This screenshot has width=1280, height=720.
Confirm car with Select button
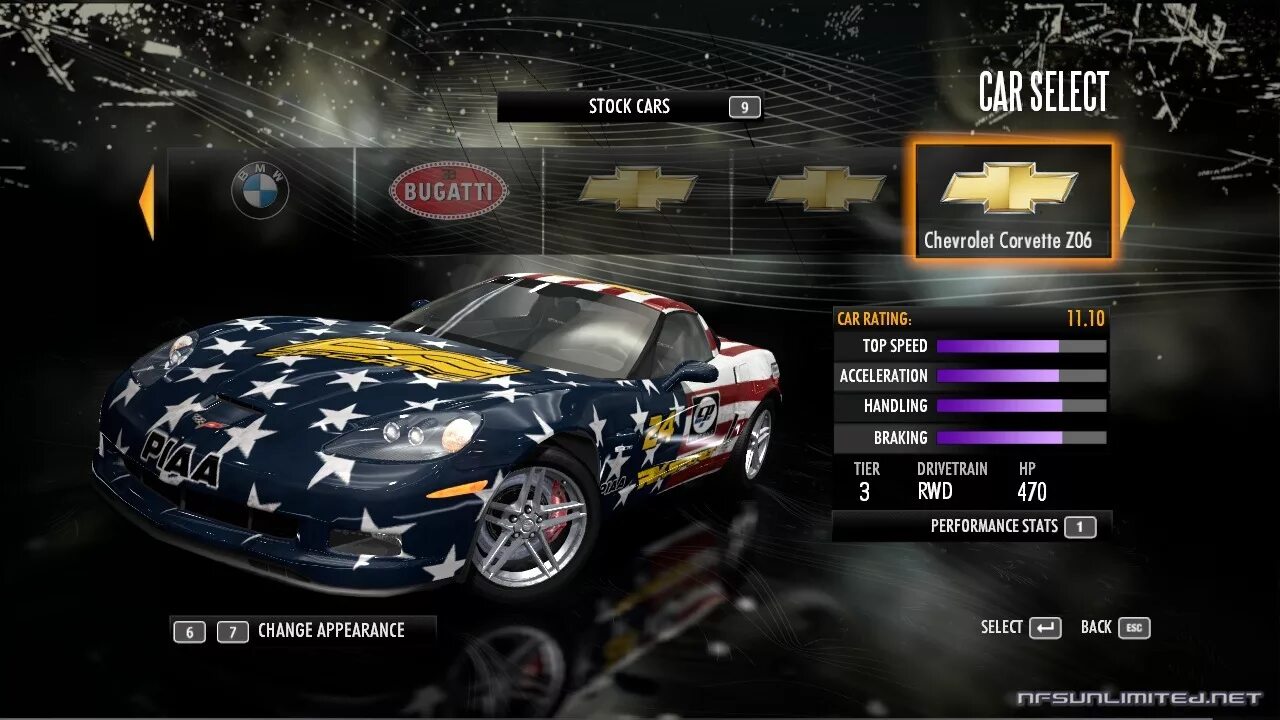[x=1021, y=628]
